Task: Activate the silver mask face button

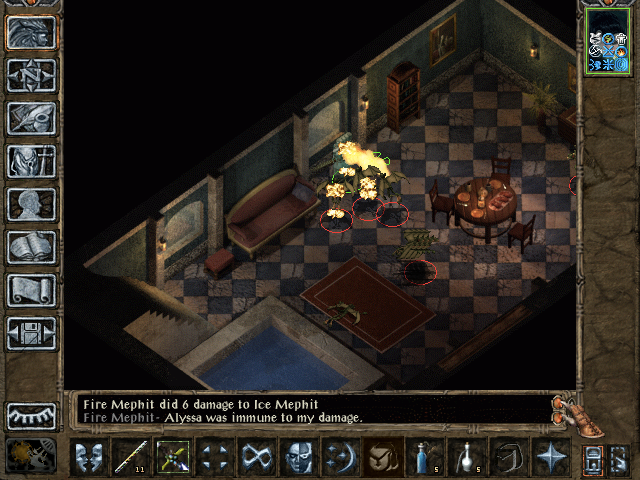Action: tap(300, 457)
